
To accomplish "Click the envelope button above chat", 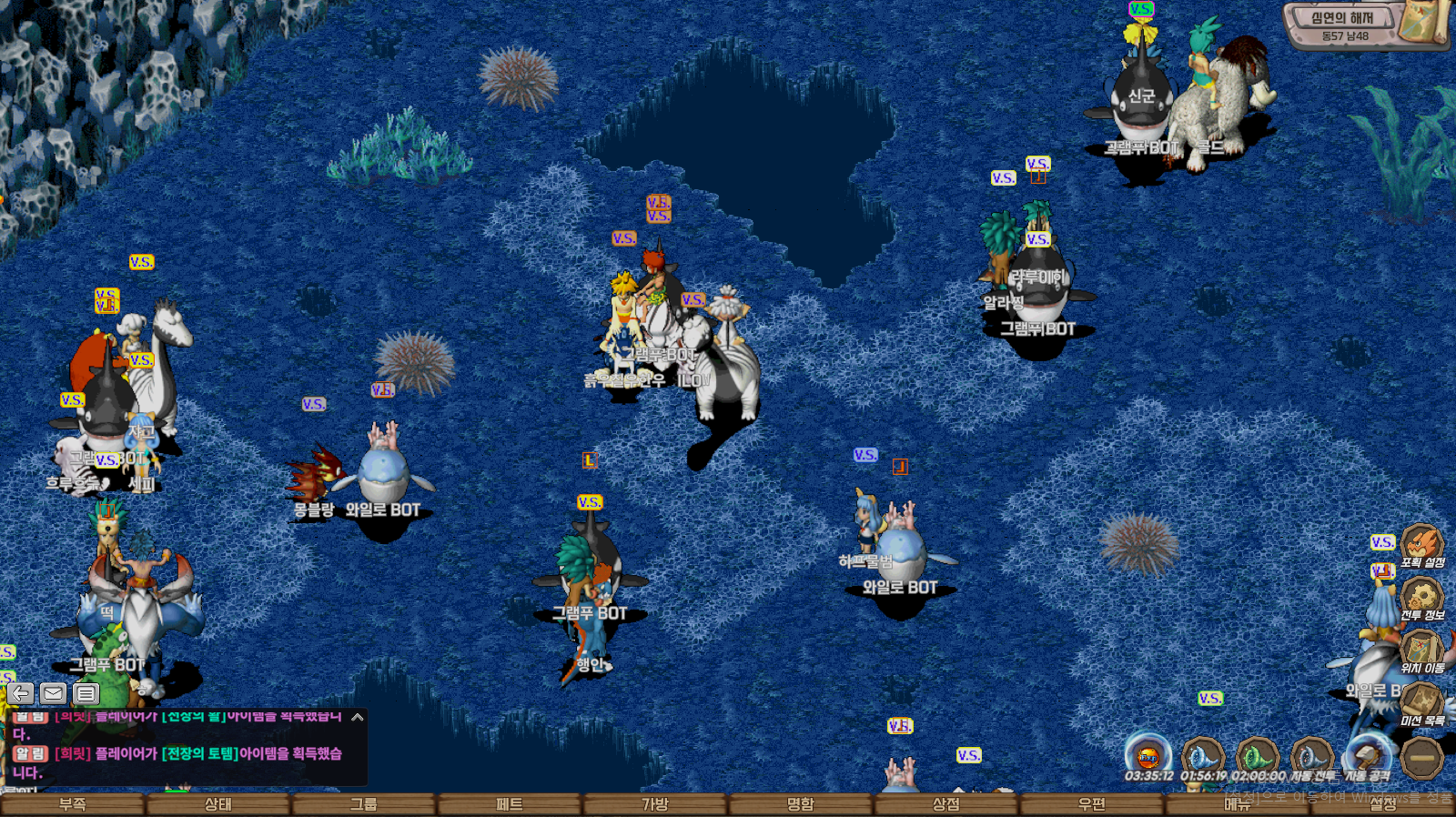I will (x=54, y=694).
